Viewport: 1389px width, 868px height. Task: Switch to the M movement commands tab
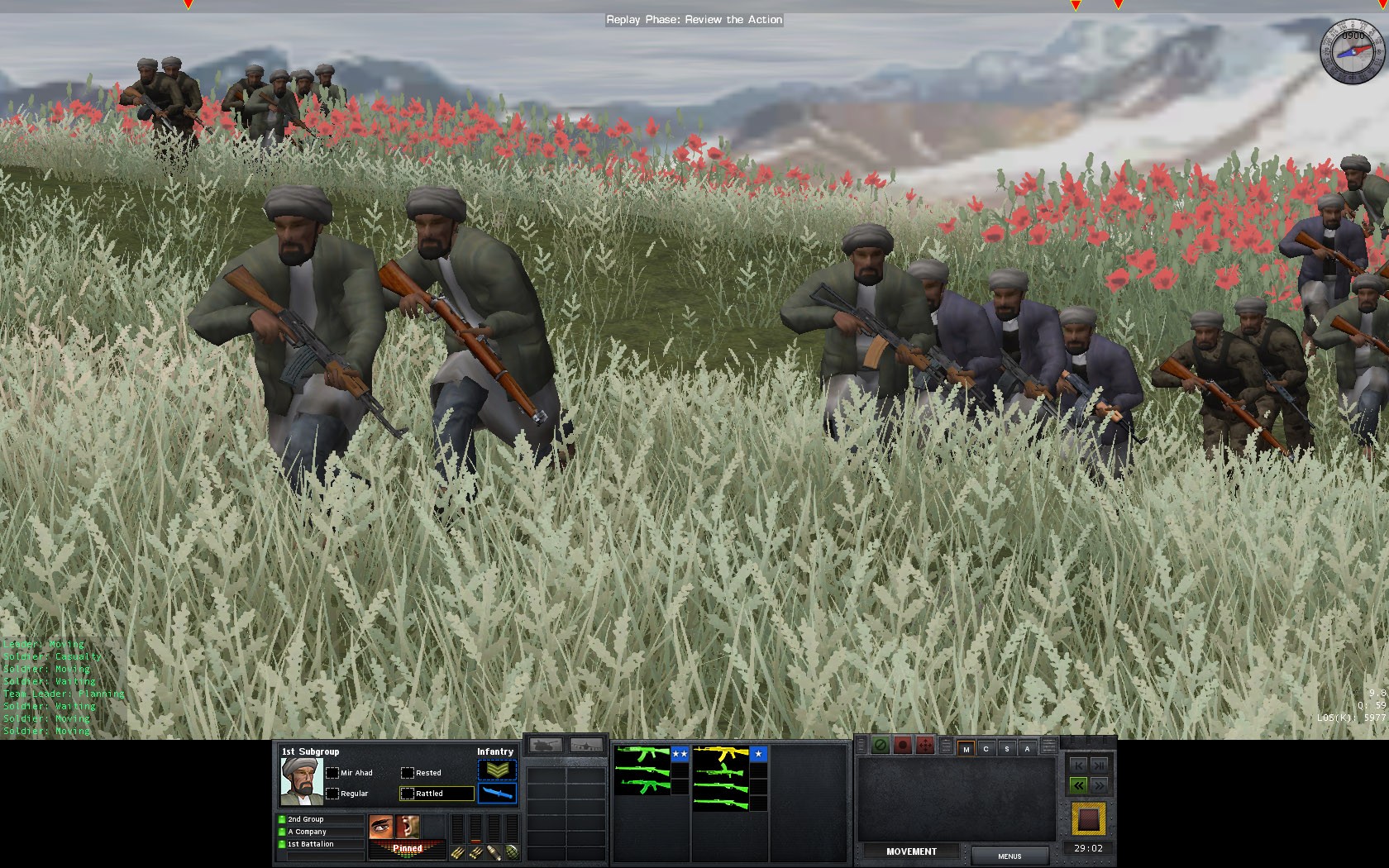point(966,749)
